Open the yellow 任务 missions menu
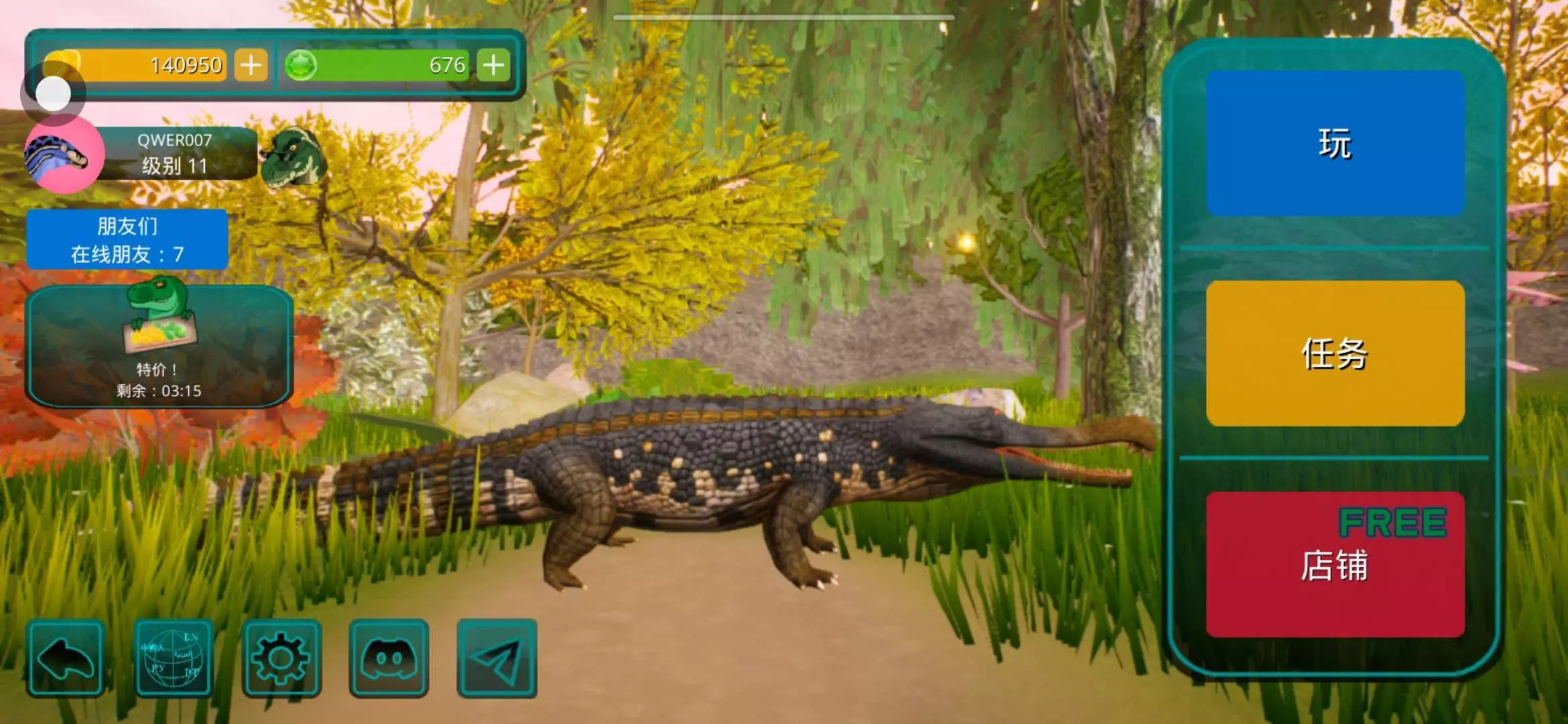Screen dimensions: 1568x724 1335,353
